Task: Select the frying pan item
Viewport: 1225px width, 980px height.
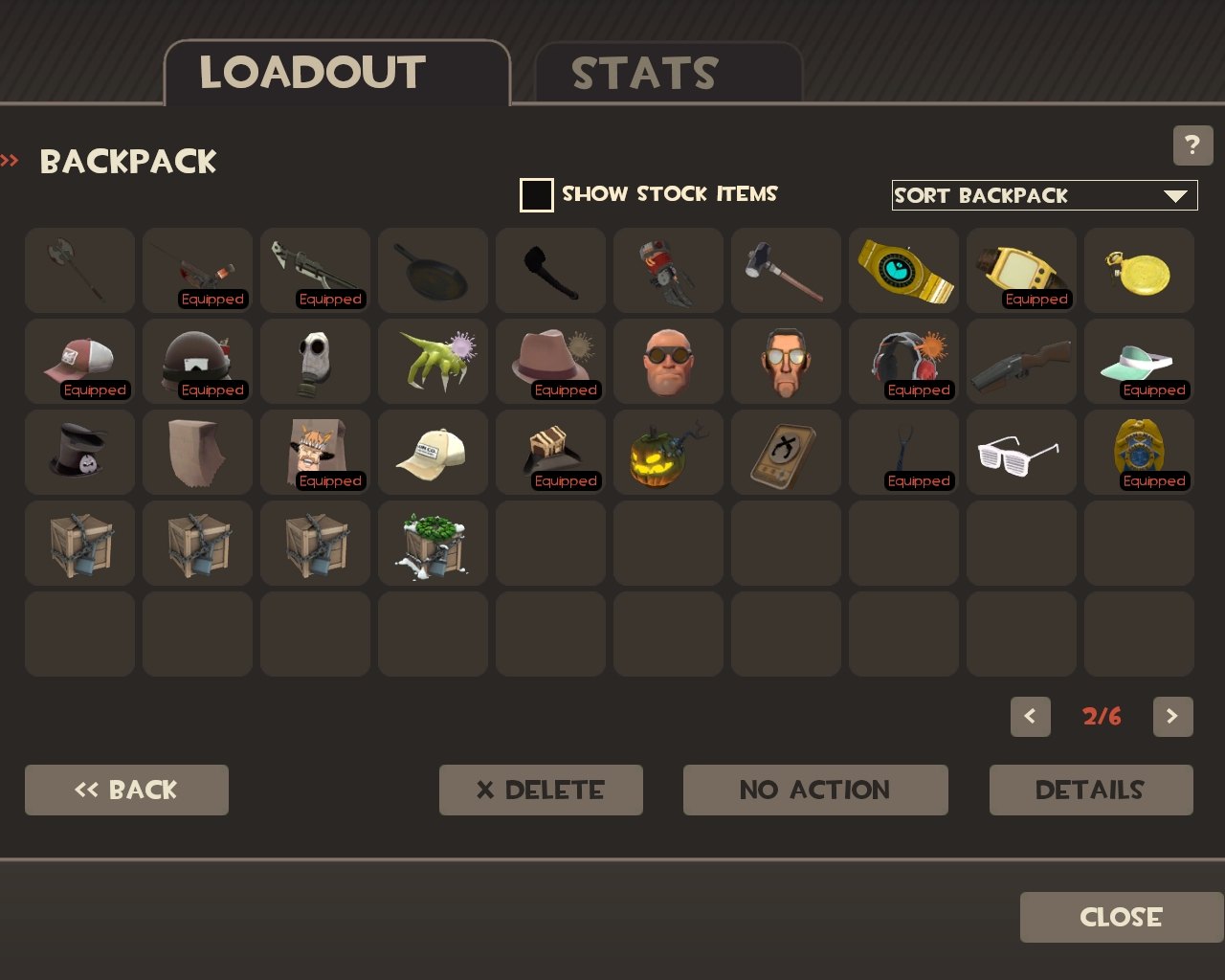Action: coord(433,271)
